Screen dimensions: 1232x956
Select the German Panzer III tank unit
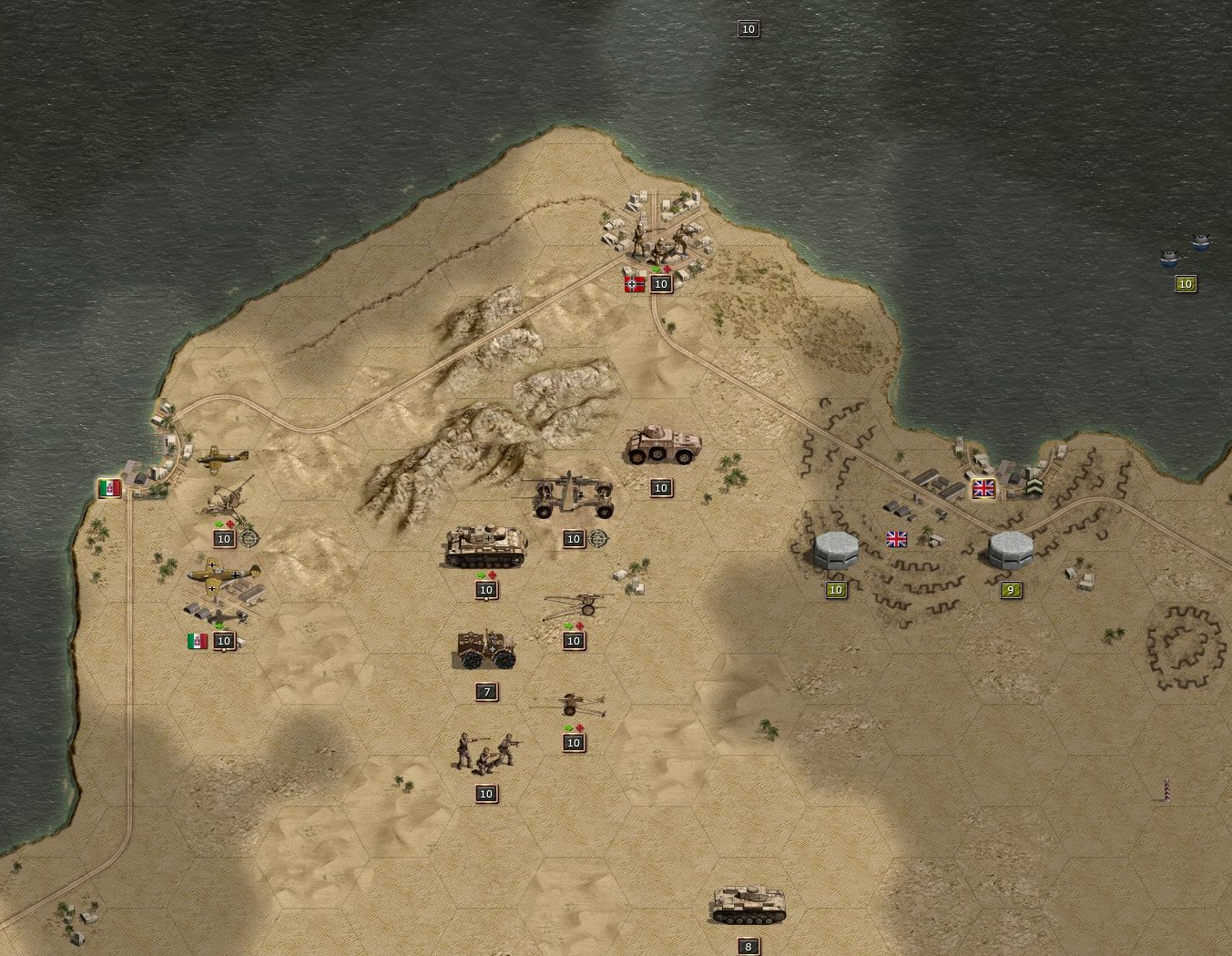pyautogui.click(x=485, y=546)
